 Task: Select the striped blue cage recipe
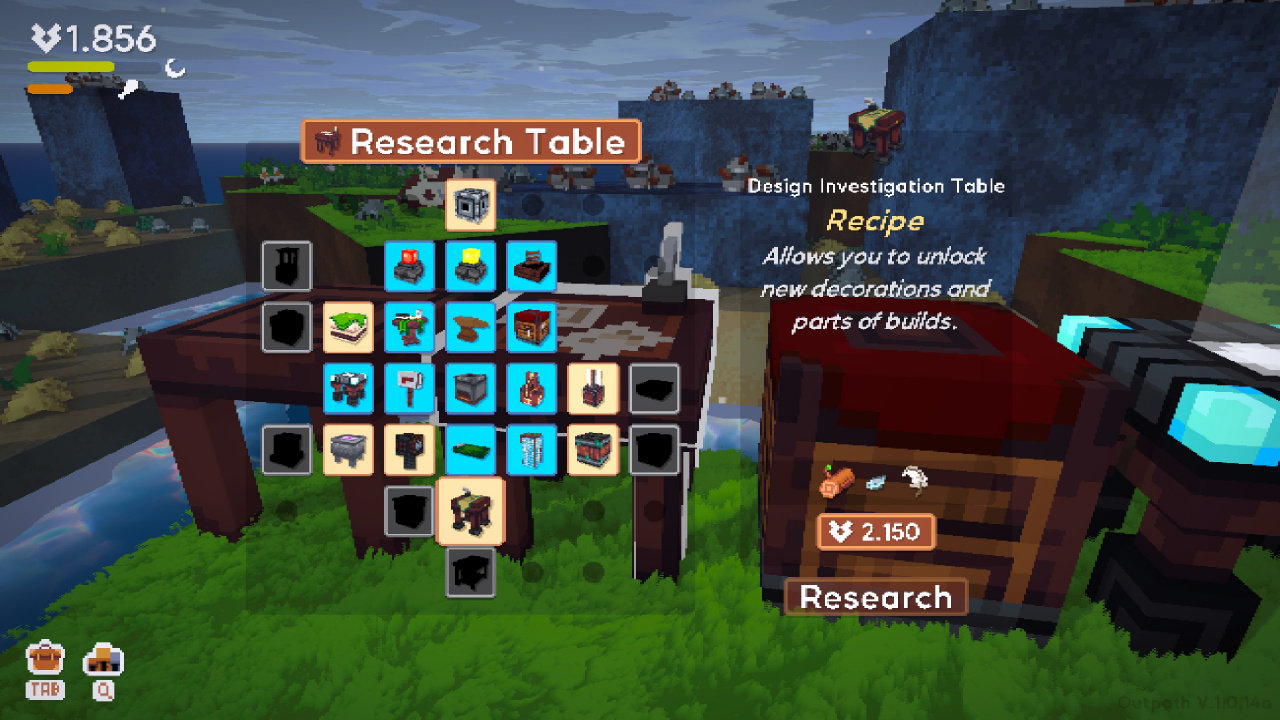(531, 449)
